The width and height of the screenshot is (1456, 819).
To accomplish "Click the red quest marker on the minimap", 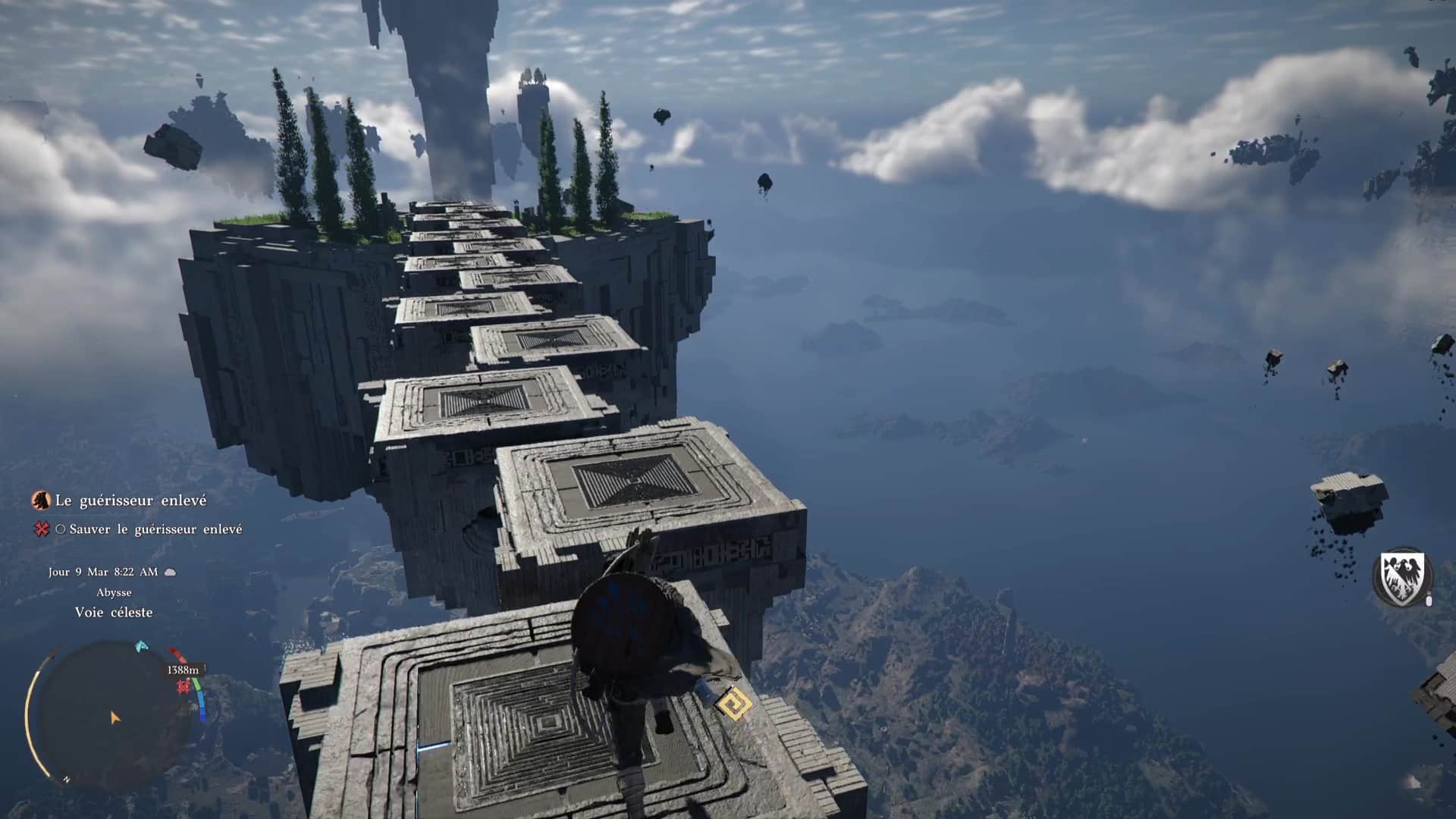I will [x=183, y=687].
